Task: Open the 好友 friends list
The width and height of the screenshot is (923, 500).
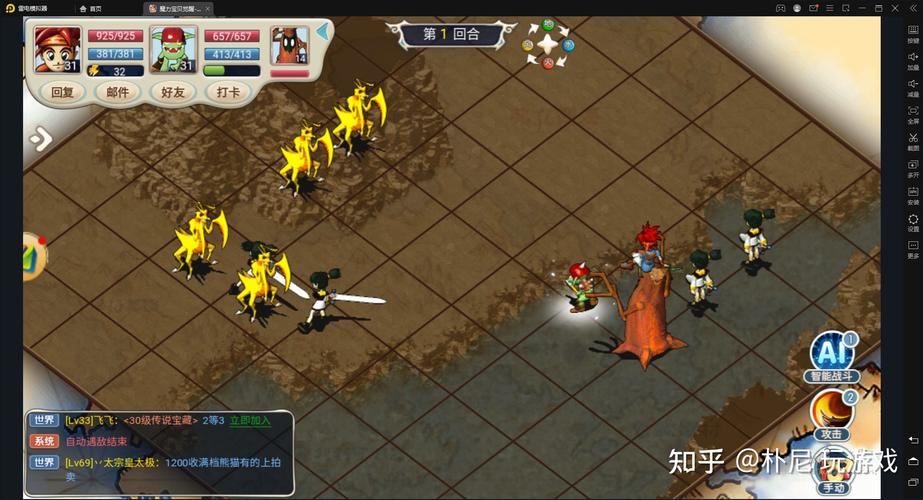Action: point(173,92)
